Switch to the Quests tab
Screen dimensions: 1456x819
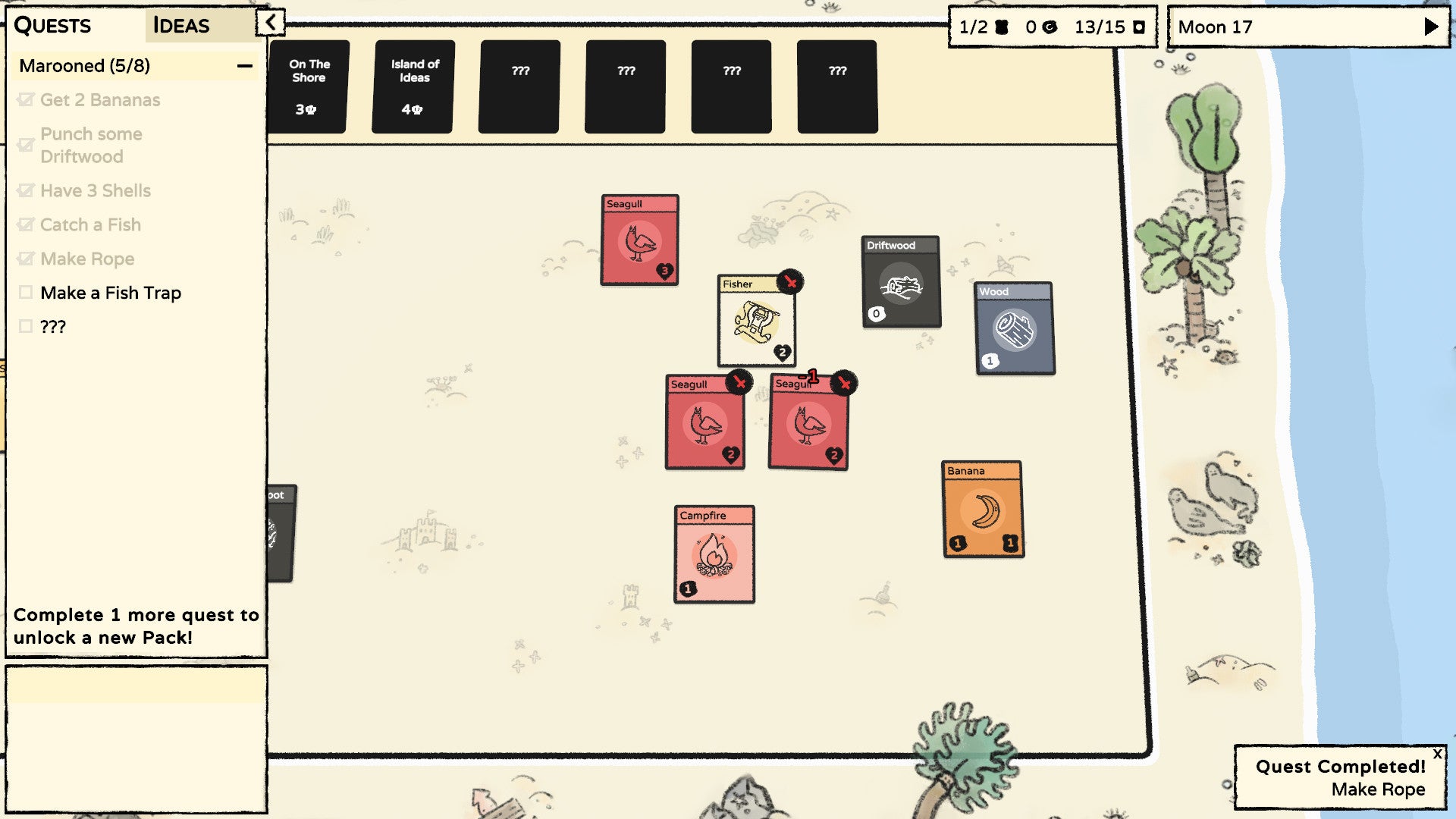tap(53, 25)
